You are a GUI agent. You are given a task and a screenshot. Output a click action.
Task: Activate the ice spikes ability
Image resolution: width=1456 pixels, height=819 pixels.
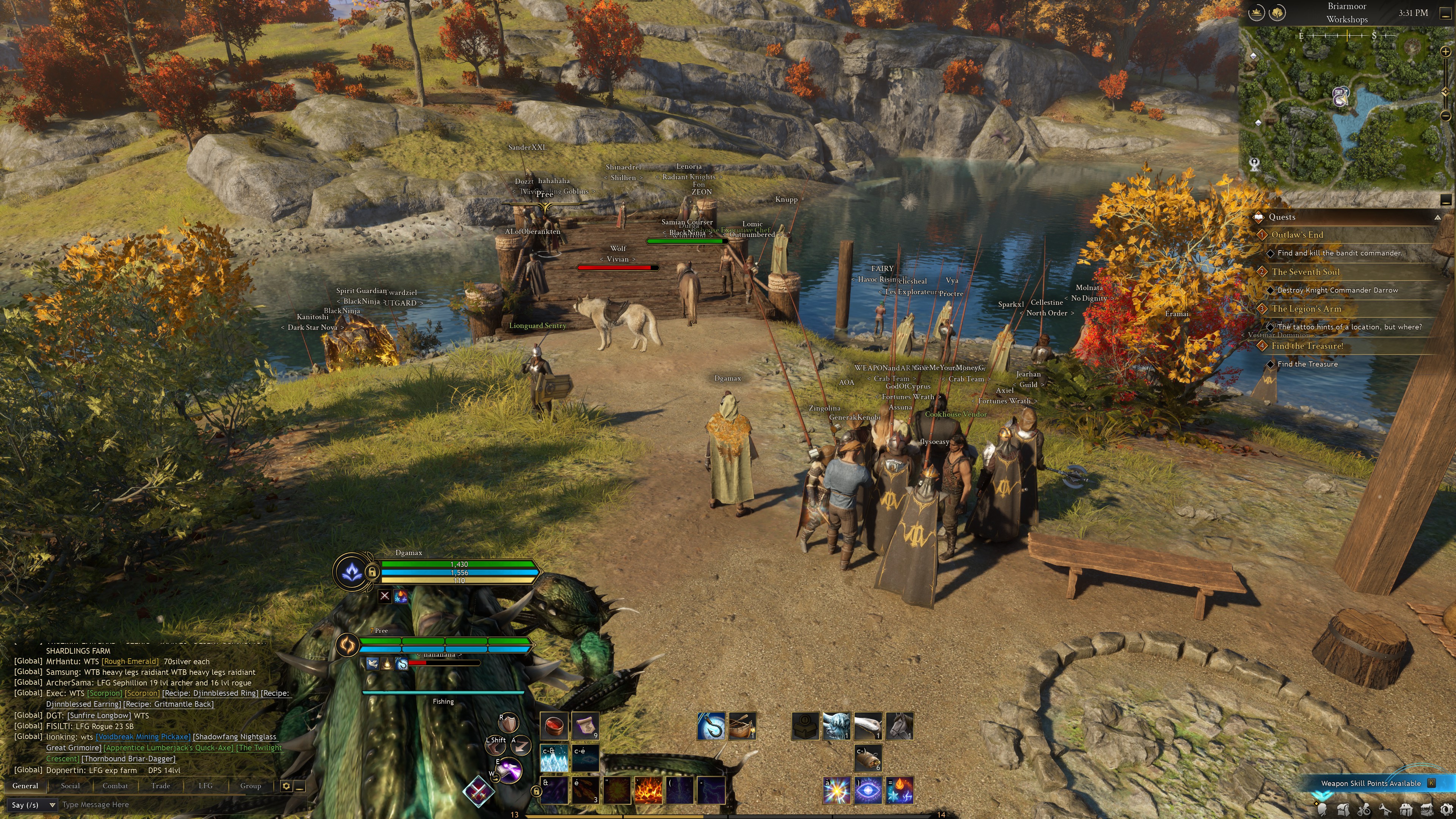pyautogui.click(x=554, y=758)
